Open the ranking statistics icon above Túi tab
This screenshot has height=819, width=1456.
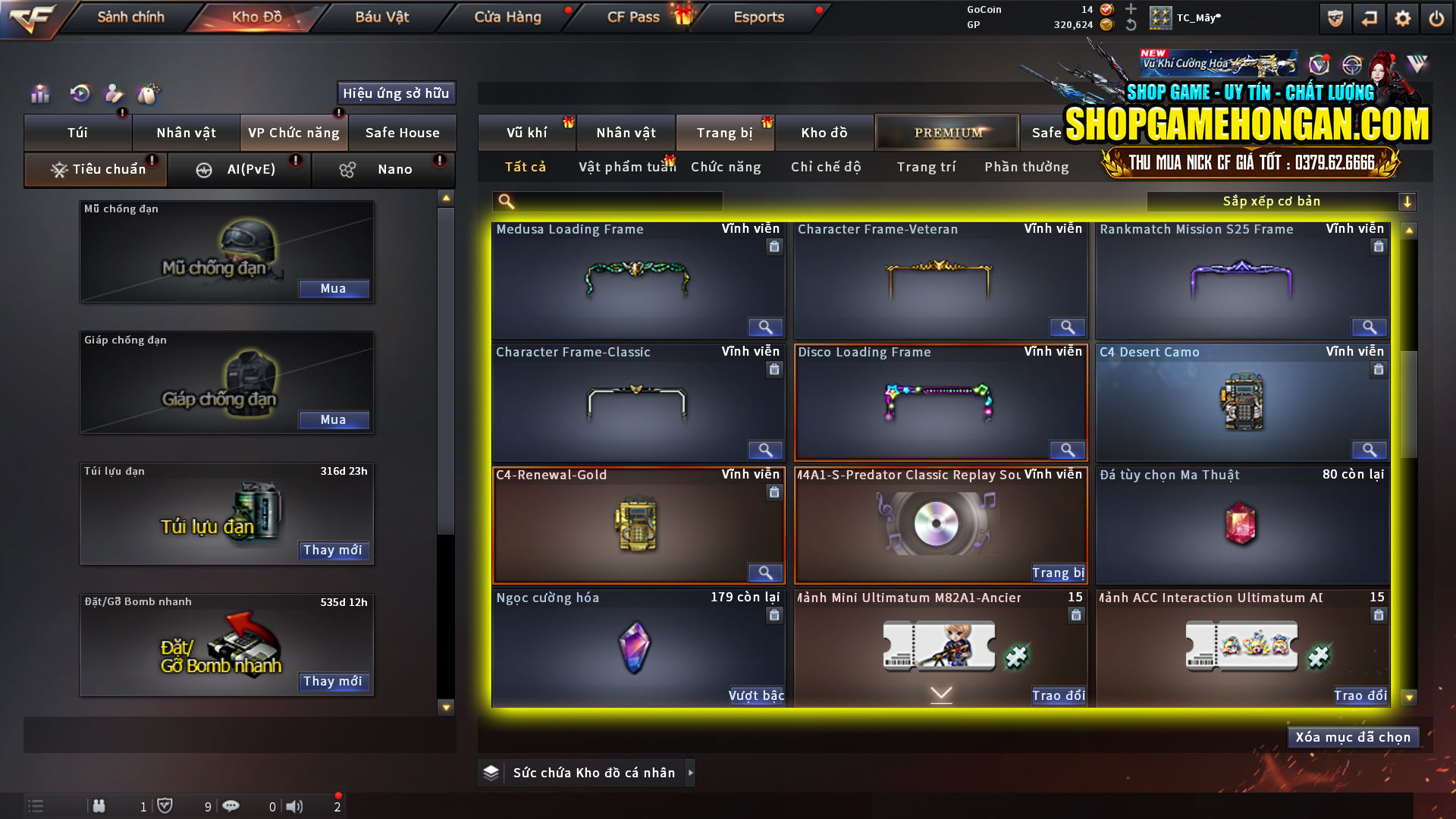click(x=39, y=93)
